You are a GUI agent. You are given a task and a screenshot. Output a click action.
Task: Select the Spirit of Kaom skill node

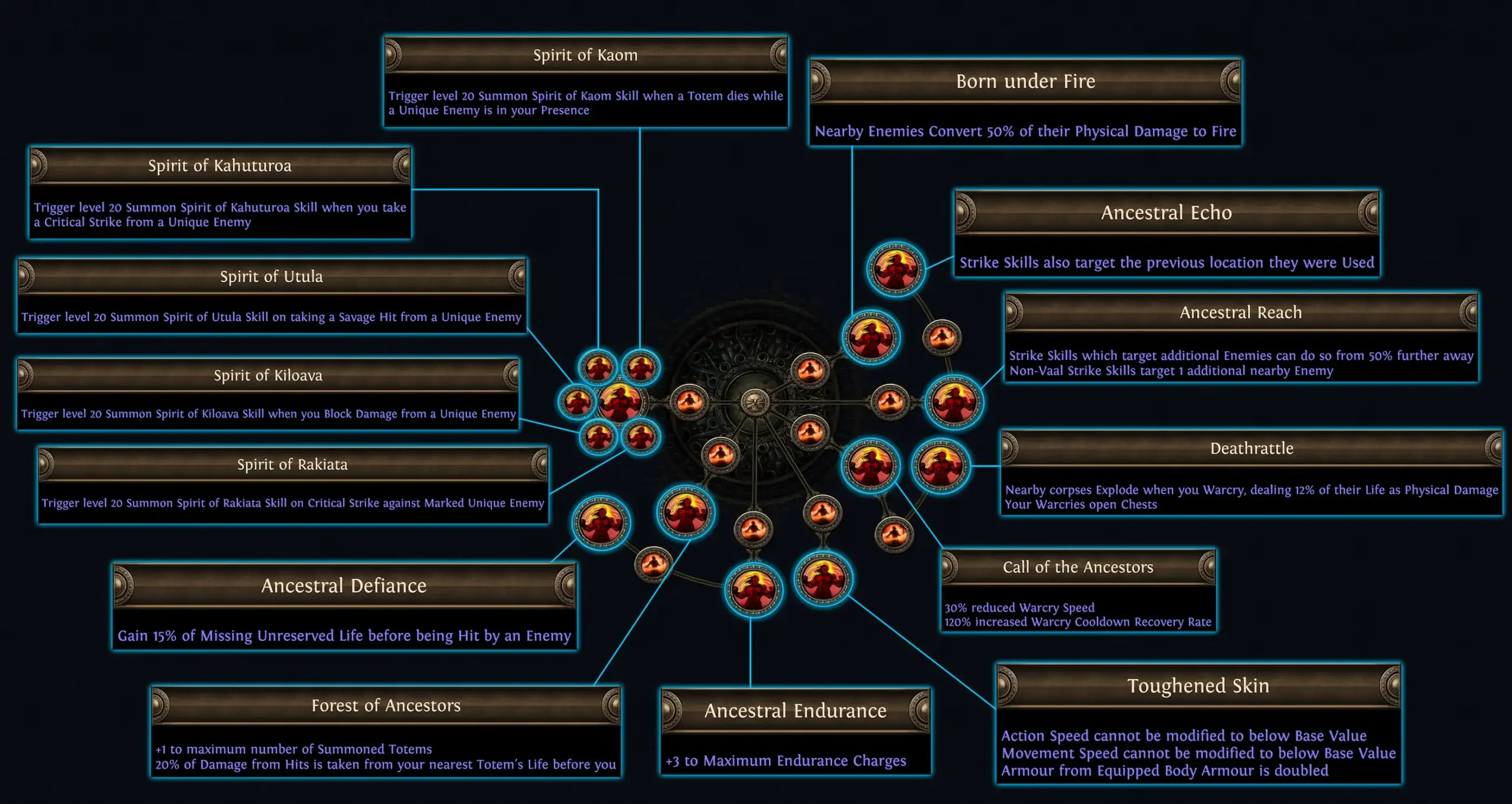click(640, 365)
